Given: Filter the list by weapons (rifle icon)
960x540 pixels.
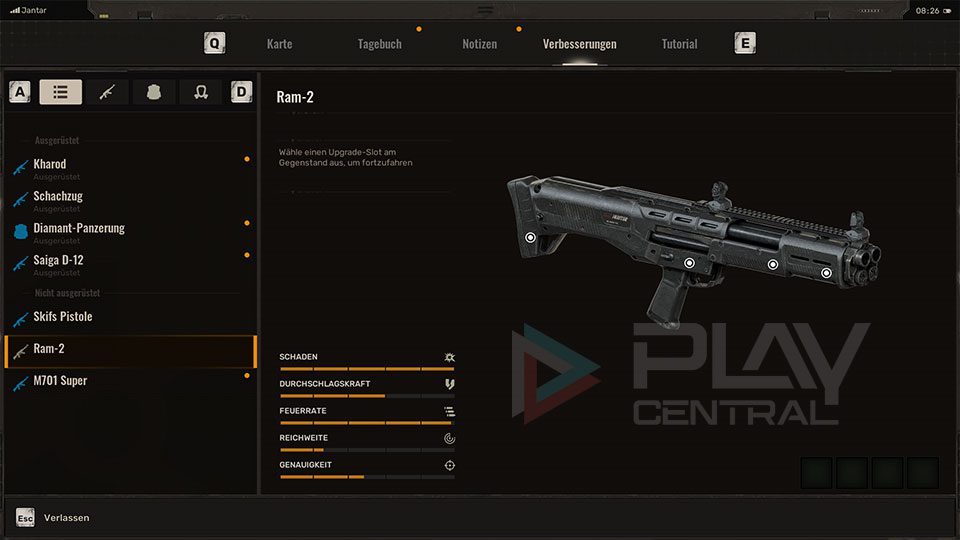Looking at the screenshot, I should 107,92.
